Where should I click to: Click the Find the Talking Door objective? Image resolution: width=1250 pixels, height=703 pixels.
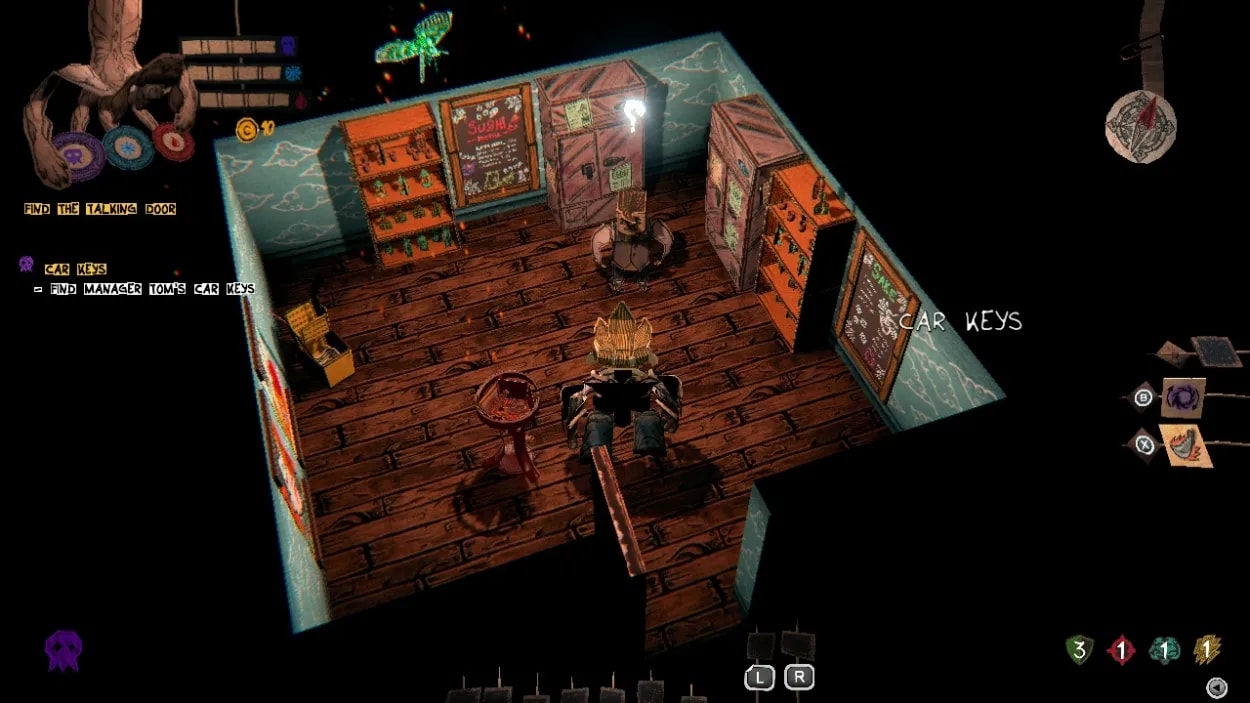(100, 209)
